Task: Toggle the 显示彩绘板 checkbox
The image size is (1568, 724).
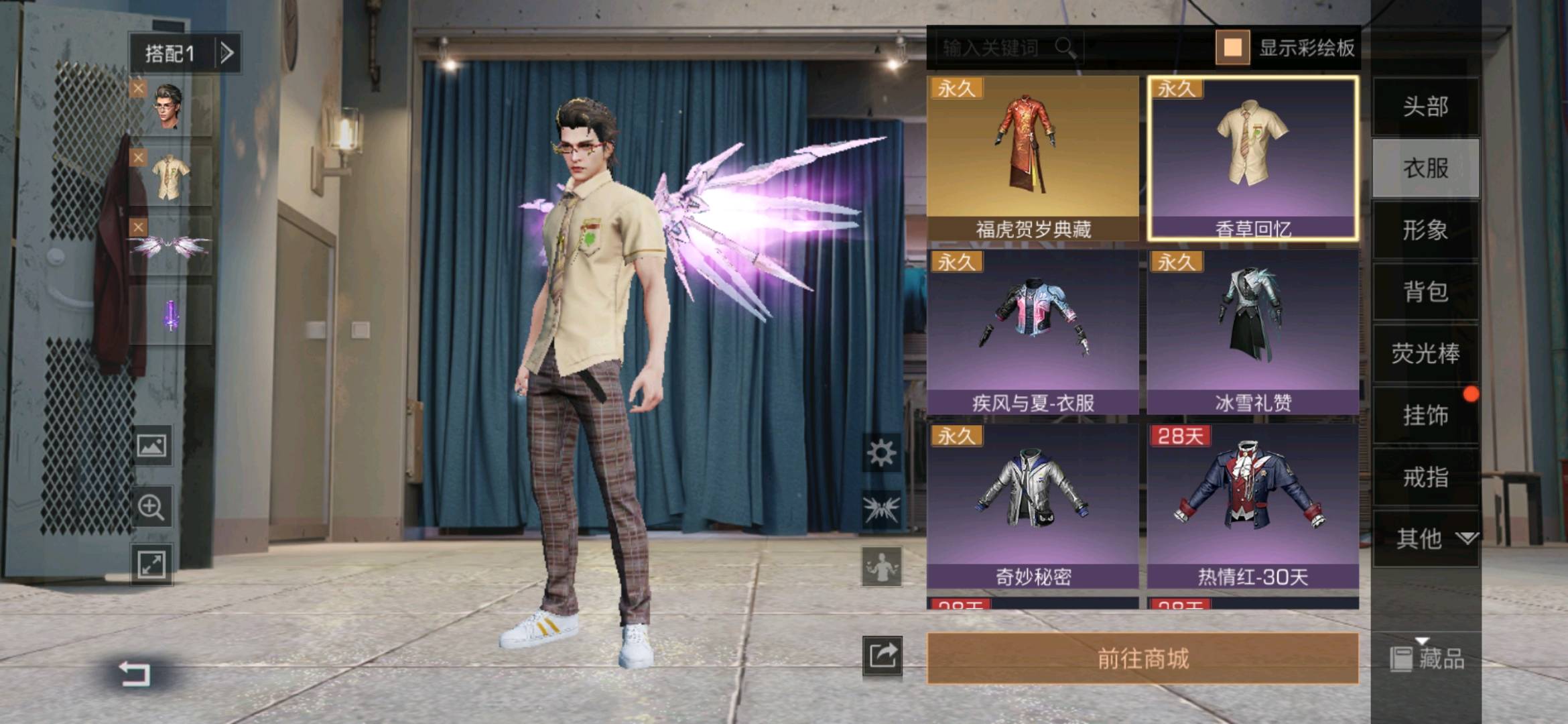Action: coord(1232,48)
